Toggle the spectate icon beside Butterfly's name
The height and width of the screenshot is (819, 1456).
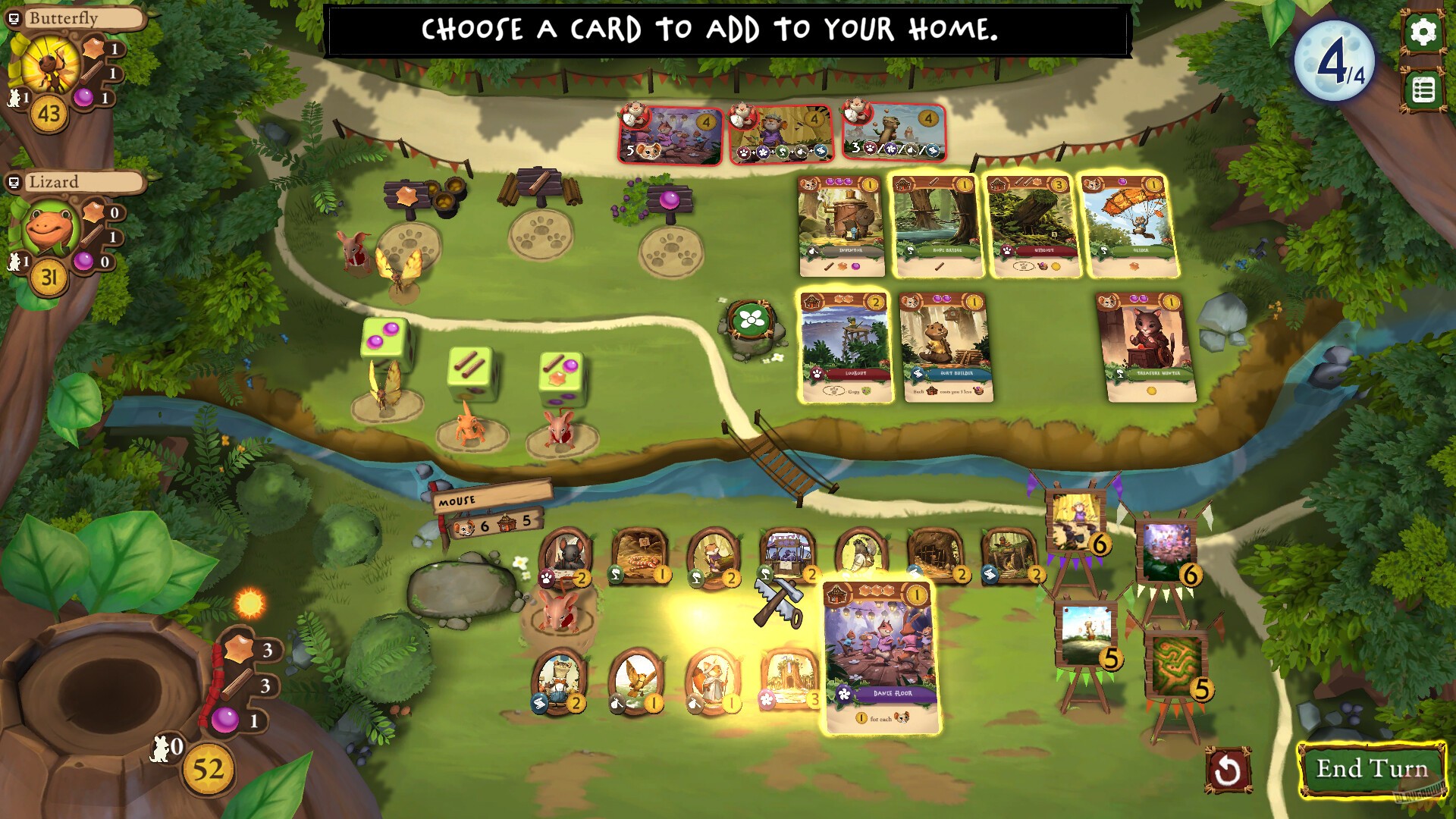pos(12,18)
